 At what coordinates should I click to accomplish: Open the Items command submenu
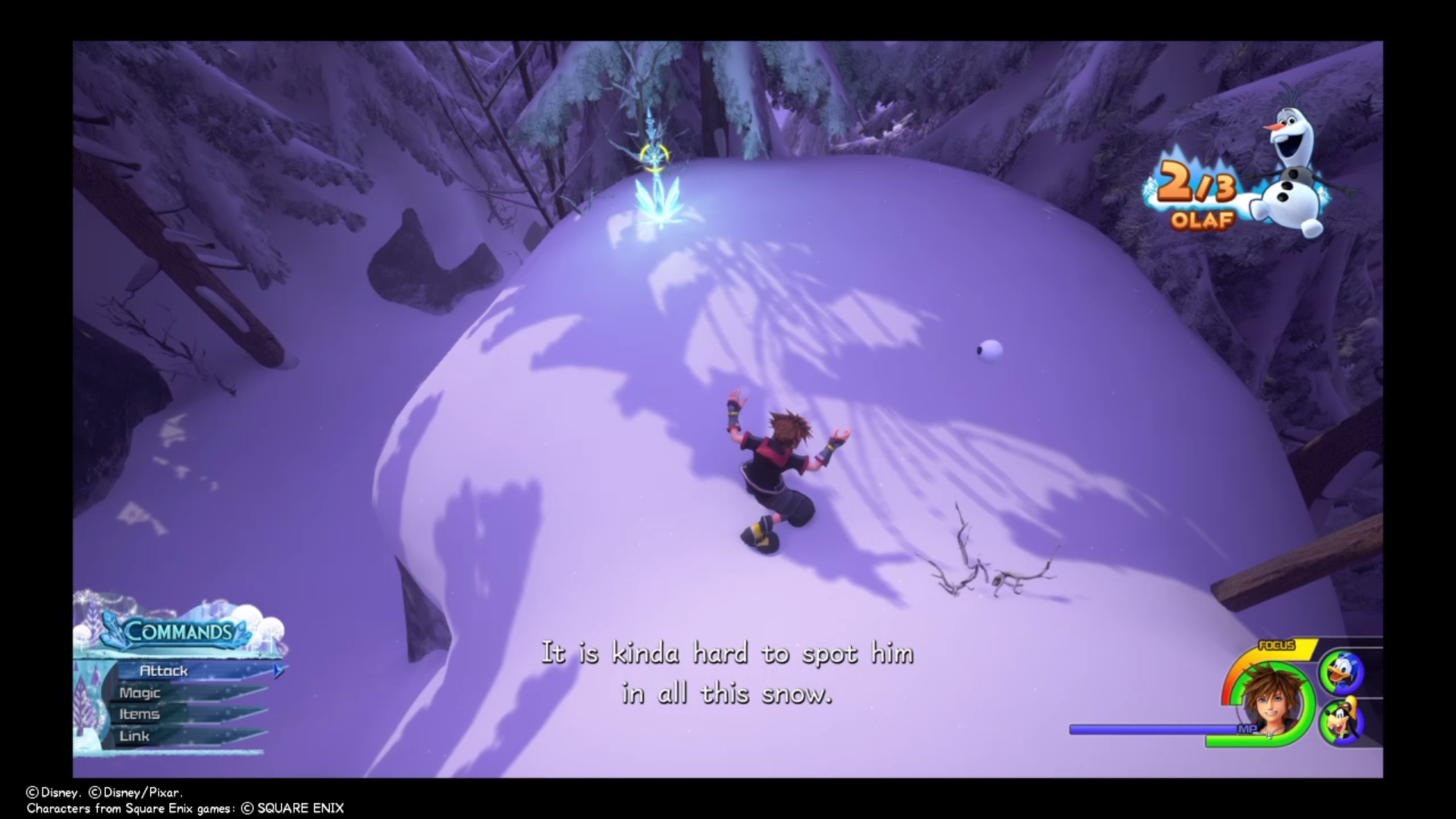point(140,714)
